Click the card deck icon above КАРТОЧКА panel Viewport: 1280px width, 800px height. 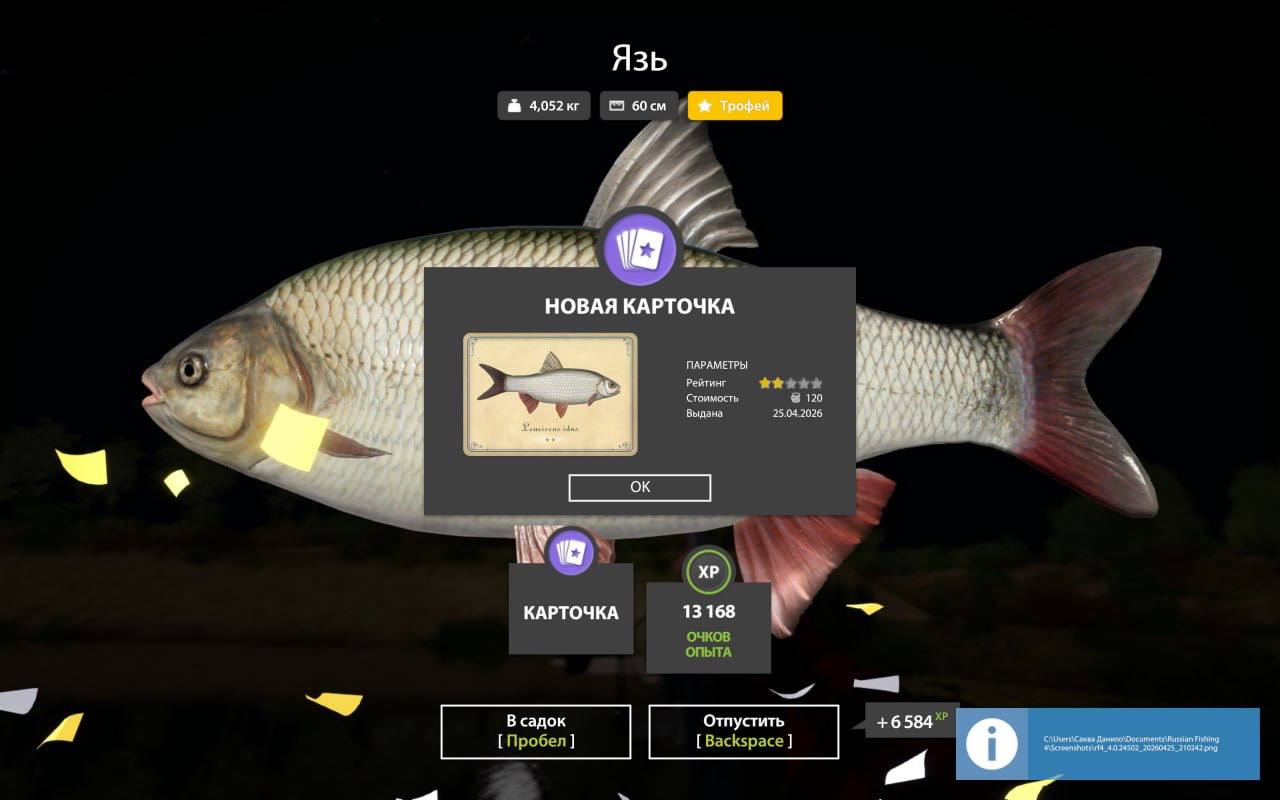pos(571,551)
